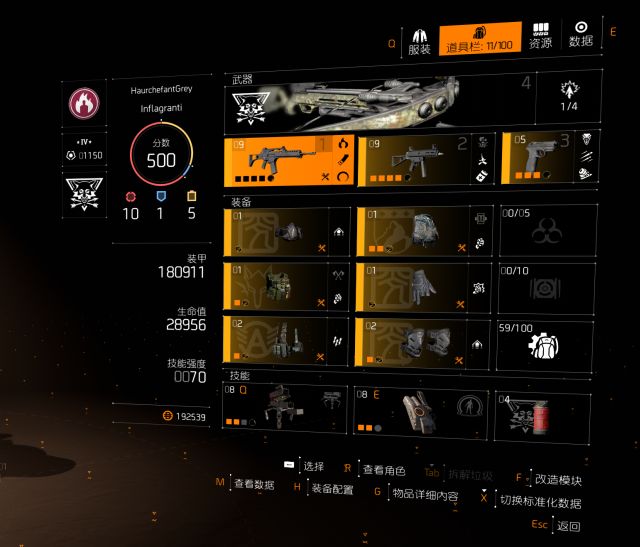The image size is (640, 547).
Task: Choose the gloves gear slot
Action: (426, 286)
